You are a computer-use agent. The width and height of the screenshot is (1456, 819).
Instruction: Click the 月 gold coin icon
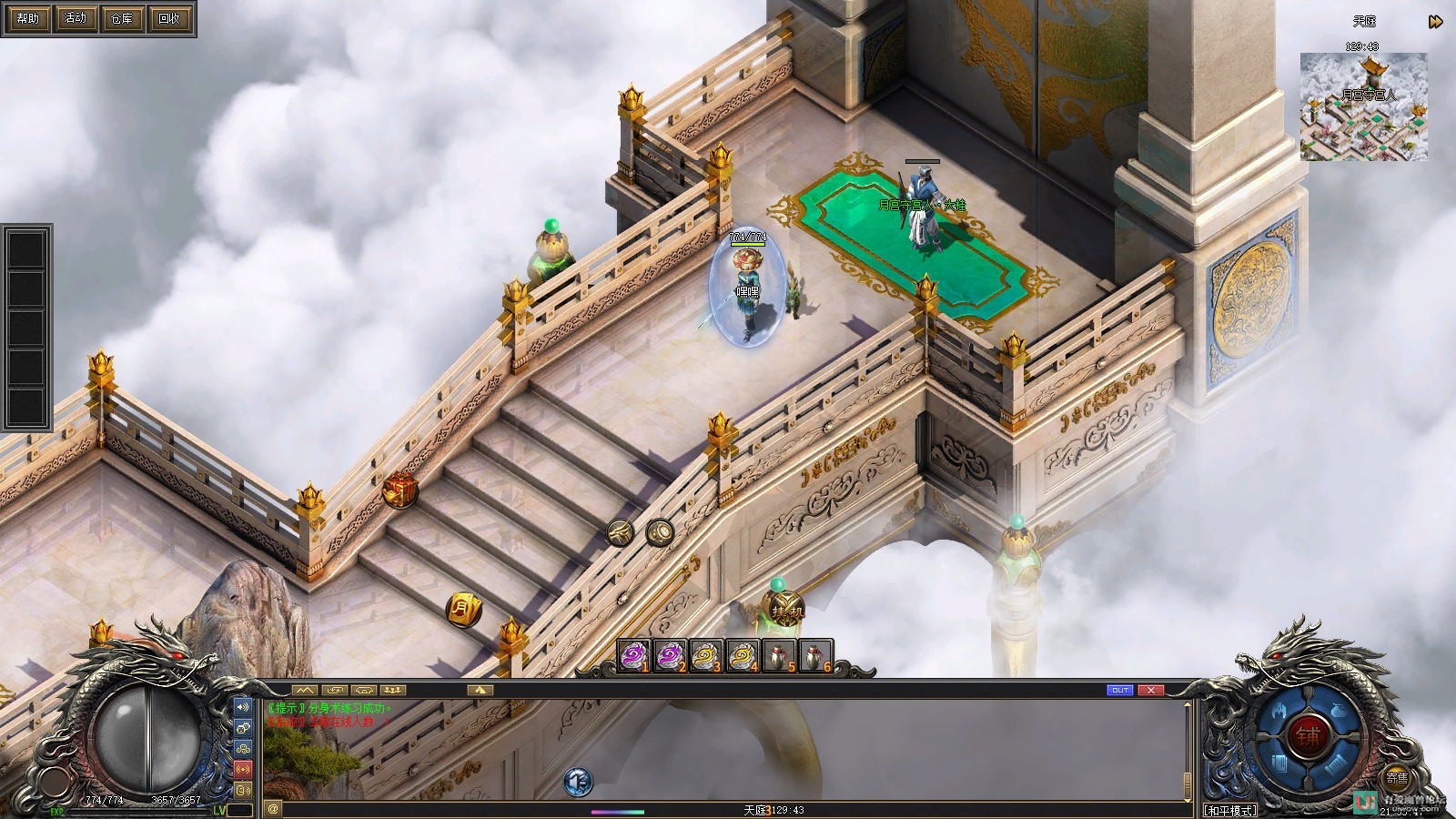coord(463,609)
